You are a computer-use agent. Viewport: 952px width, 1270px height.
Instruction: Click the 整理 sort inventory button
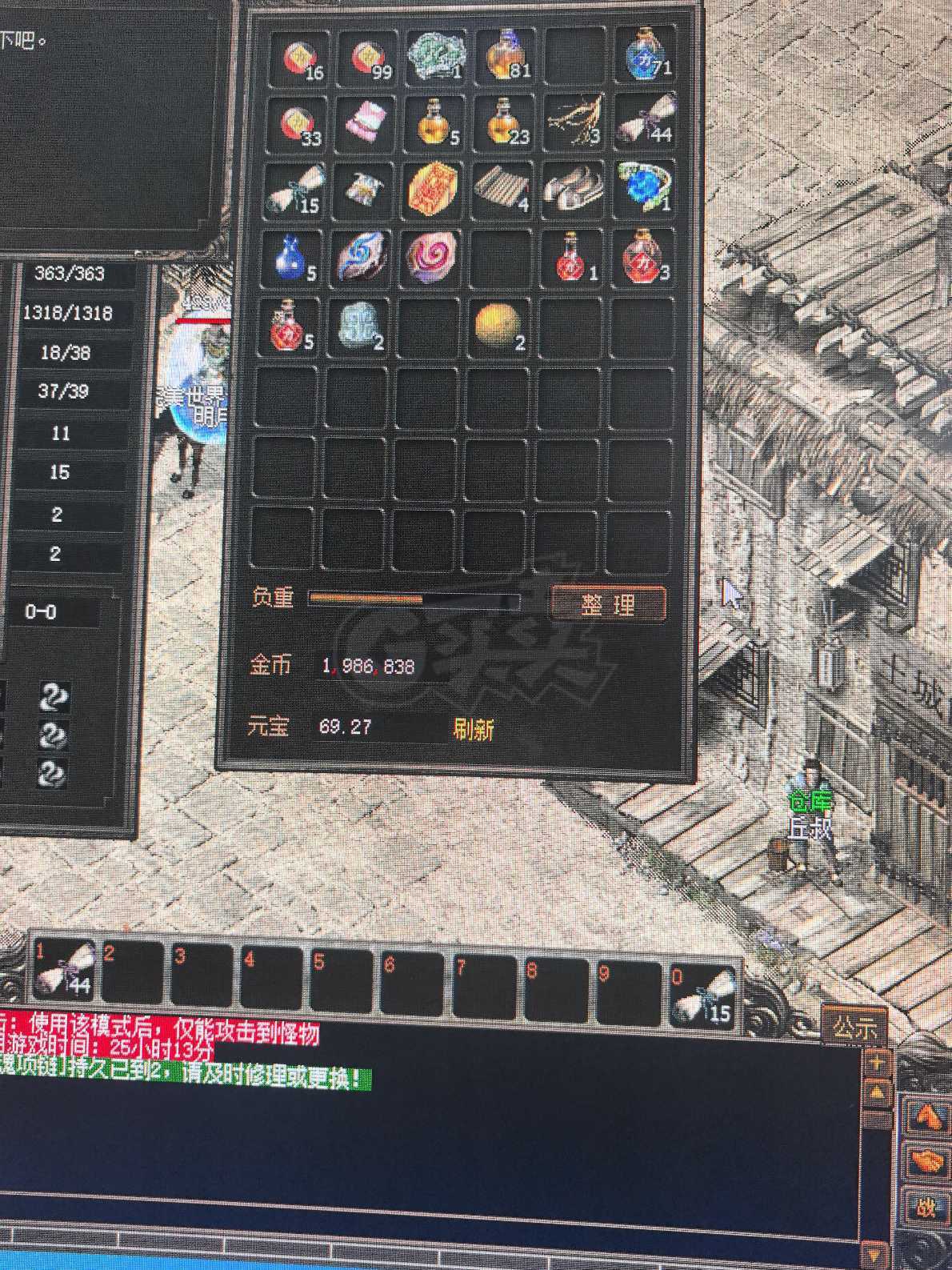pos(608,604)
